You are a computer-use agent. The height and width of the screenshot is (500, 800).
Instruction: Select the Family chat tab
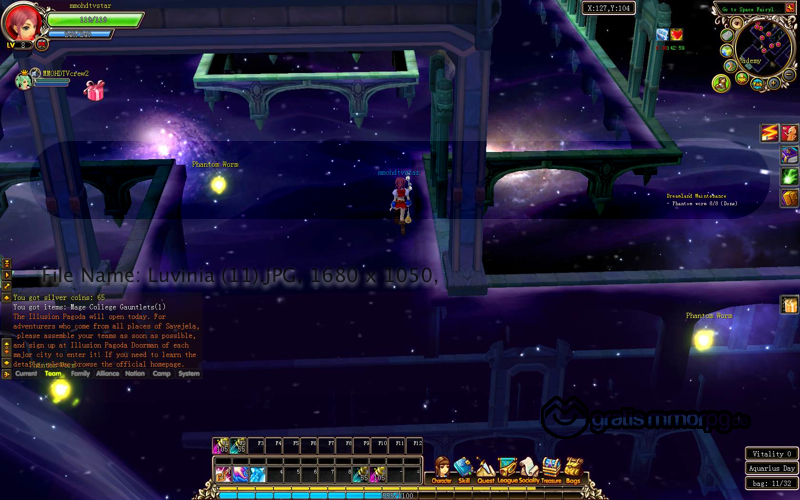click(80, 374)
